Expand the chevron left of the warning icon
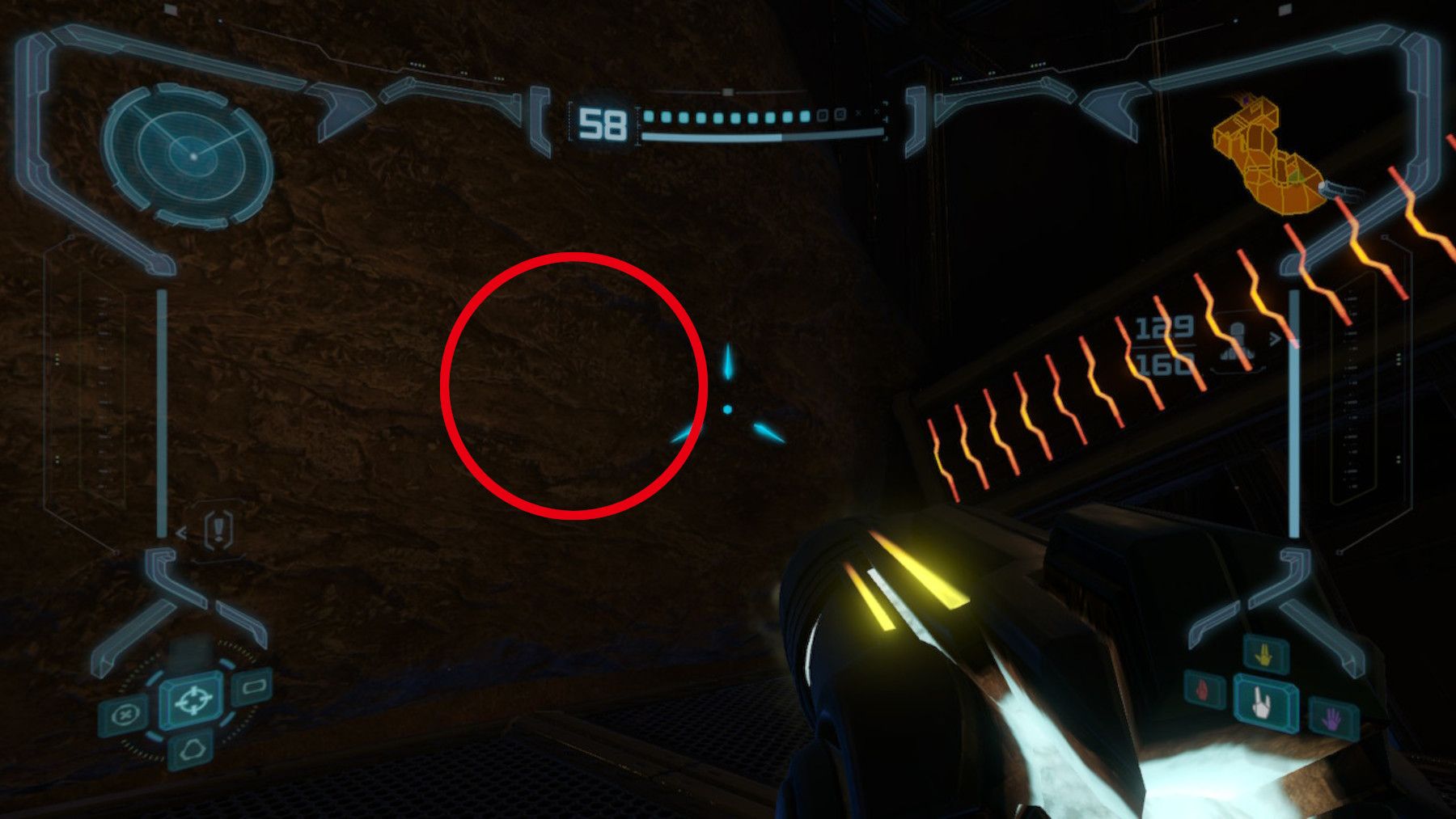 180,533
